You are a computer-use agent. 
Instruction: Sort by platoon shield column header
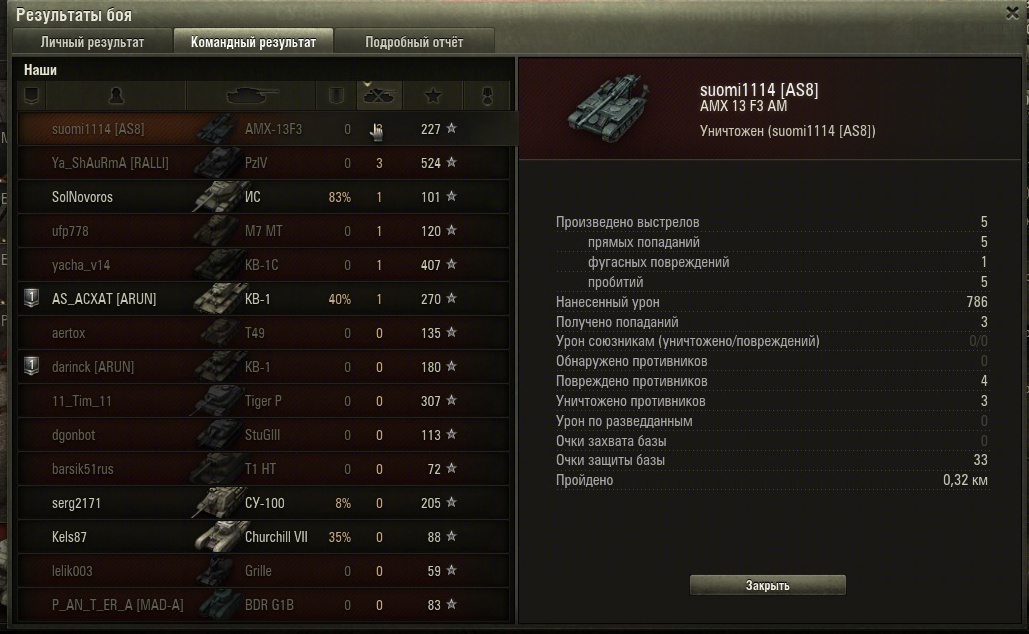[x=31, y=96]
